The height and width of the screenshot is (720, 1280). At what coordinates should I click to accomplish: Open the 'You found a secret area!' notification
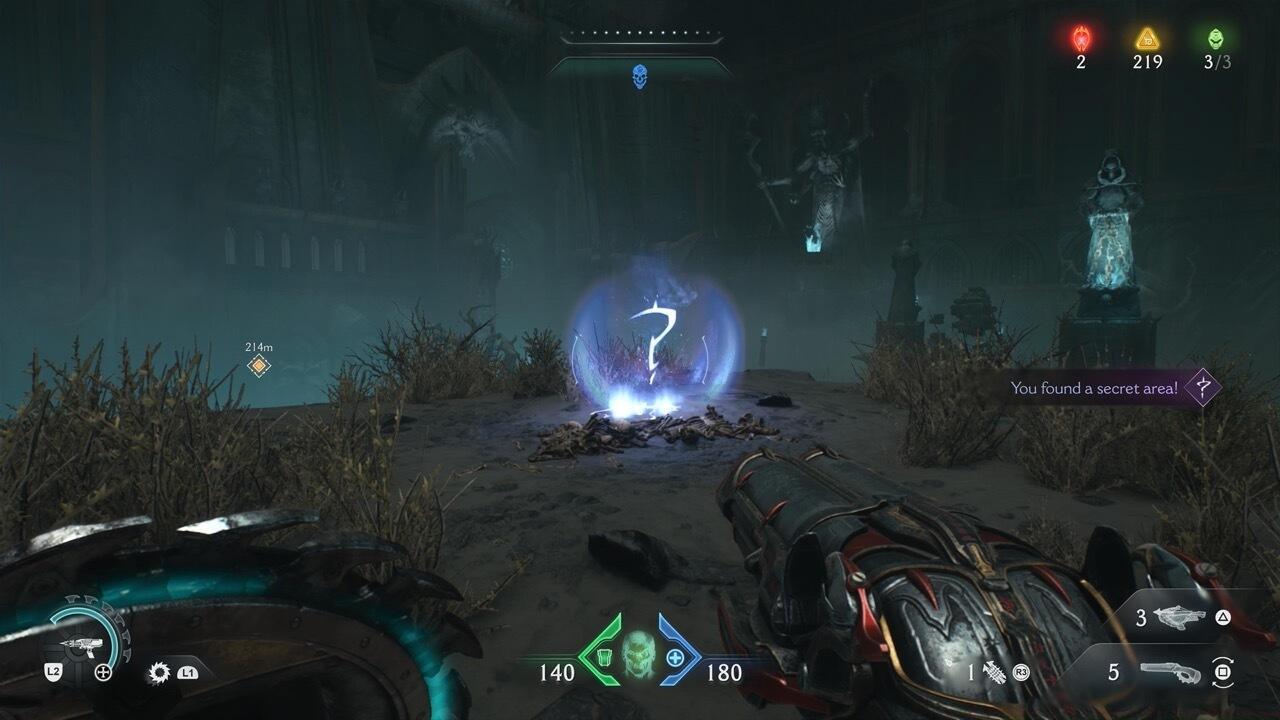1094,388
